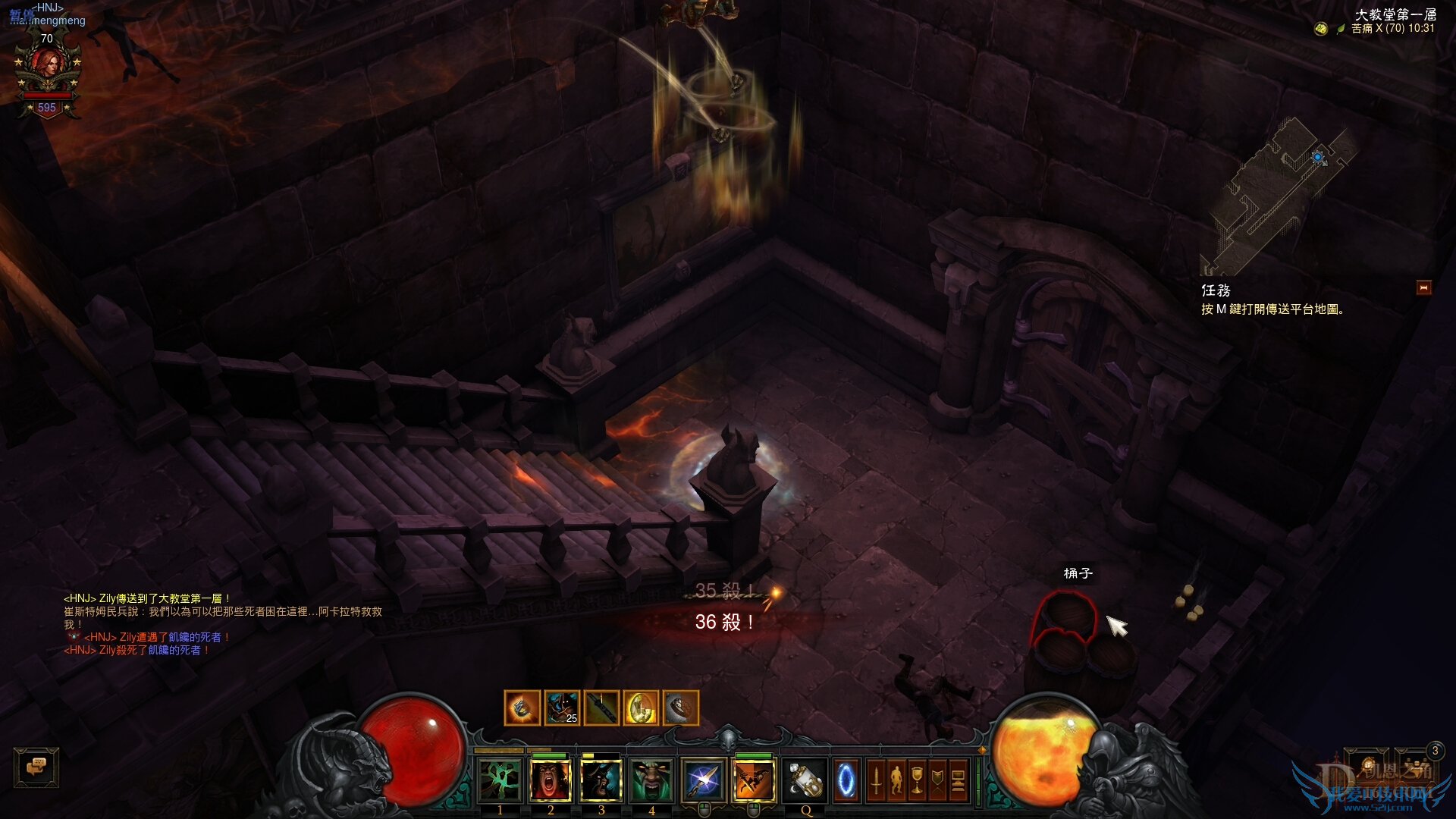Select the orange charging warrior right-mouse skill

click(754, 780)
